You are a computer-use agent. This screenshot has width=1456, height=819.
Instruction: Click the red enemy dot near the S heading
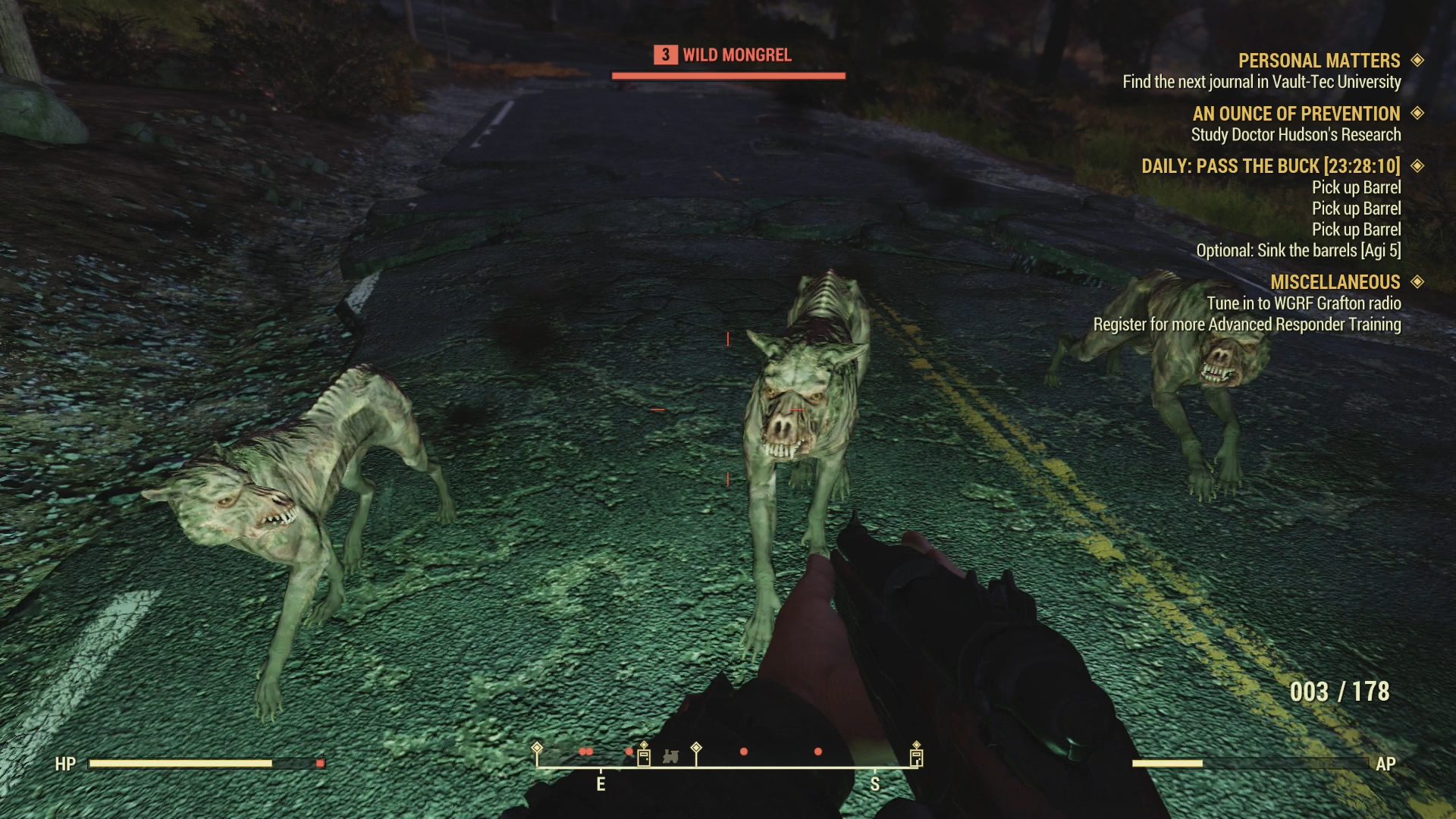click(817, 751)
